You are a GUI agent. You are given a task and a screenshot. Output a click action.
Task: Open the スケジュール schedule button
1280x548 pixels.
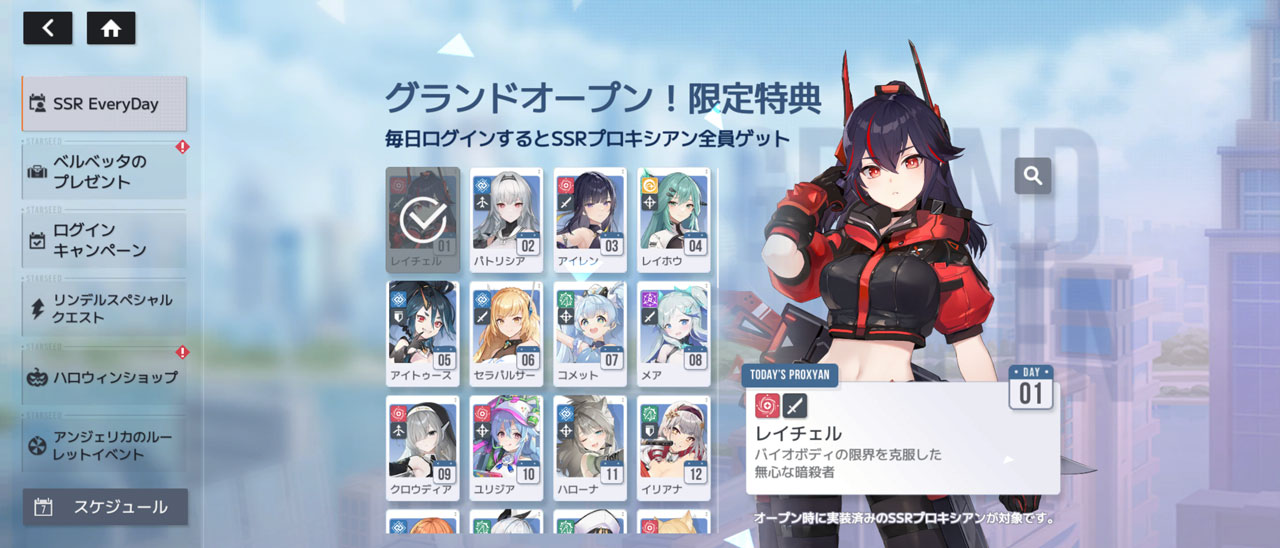pos(105,507)
